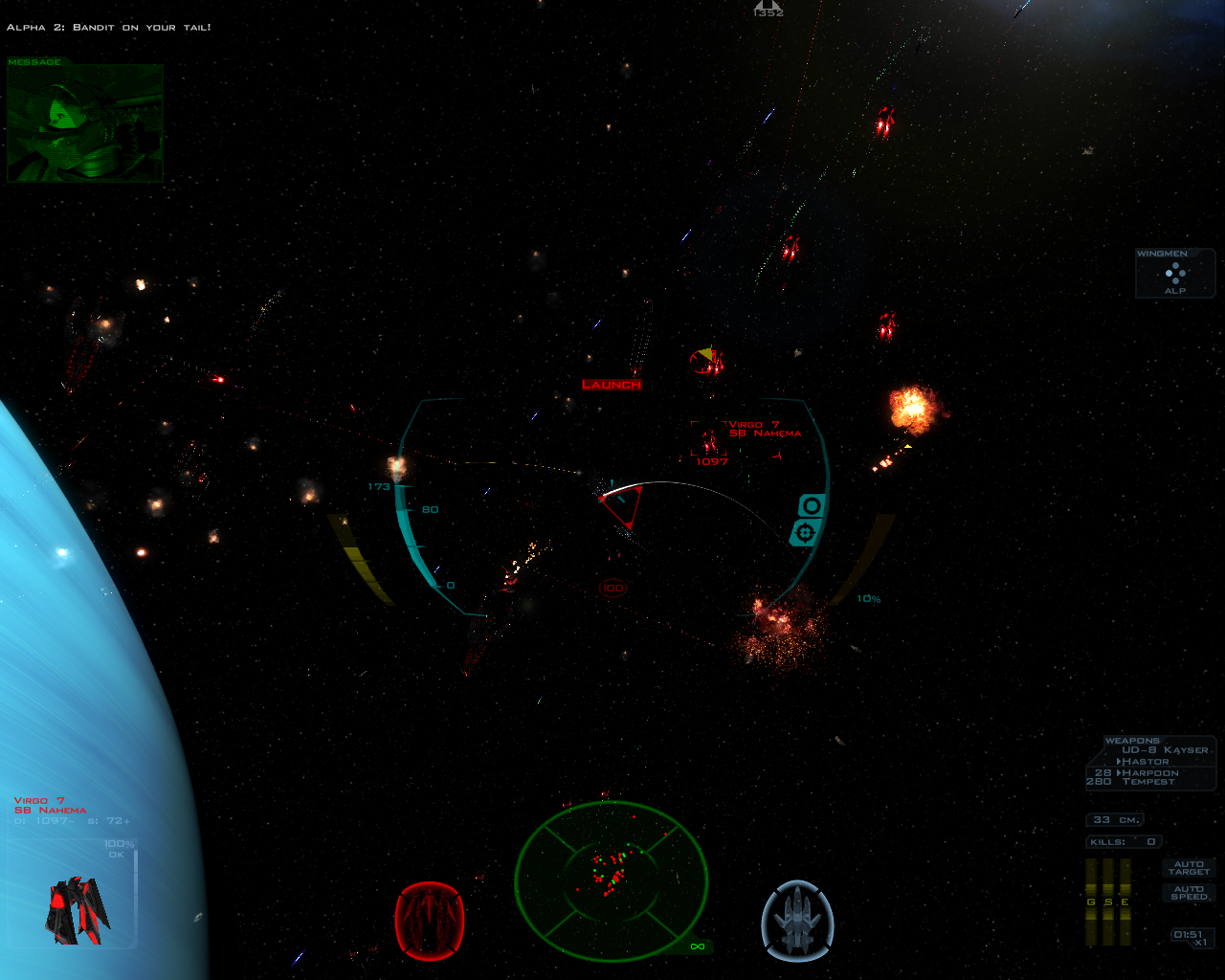
Task: Click the green circular radar display
Action: point(612,879)
